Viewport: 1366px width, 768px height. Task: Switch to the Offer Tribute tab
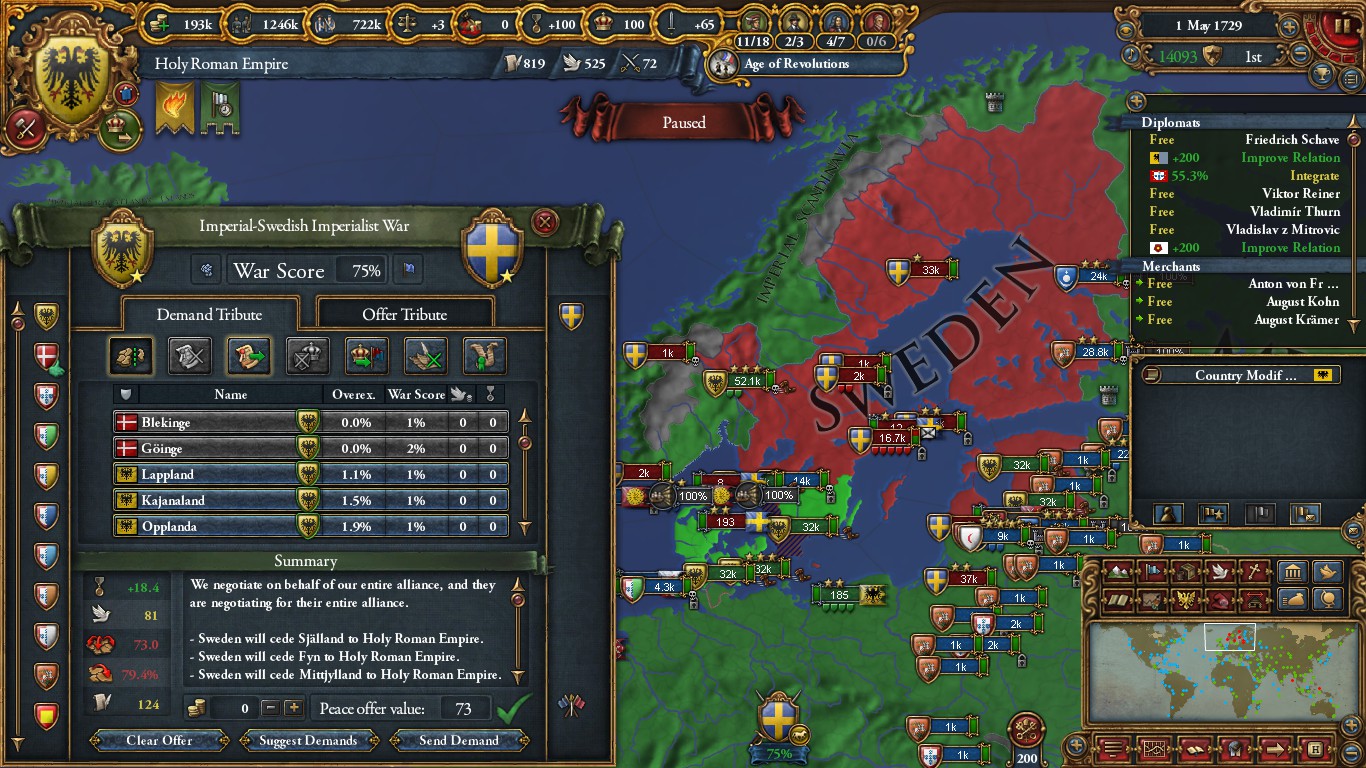tap(404, 314)
